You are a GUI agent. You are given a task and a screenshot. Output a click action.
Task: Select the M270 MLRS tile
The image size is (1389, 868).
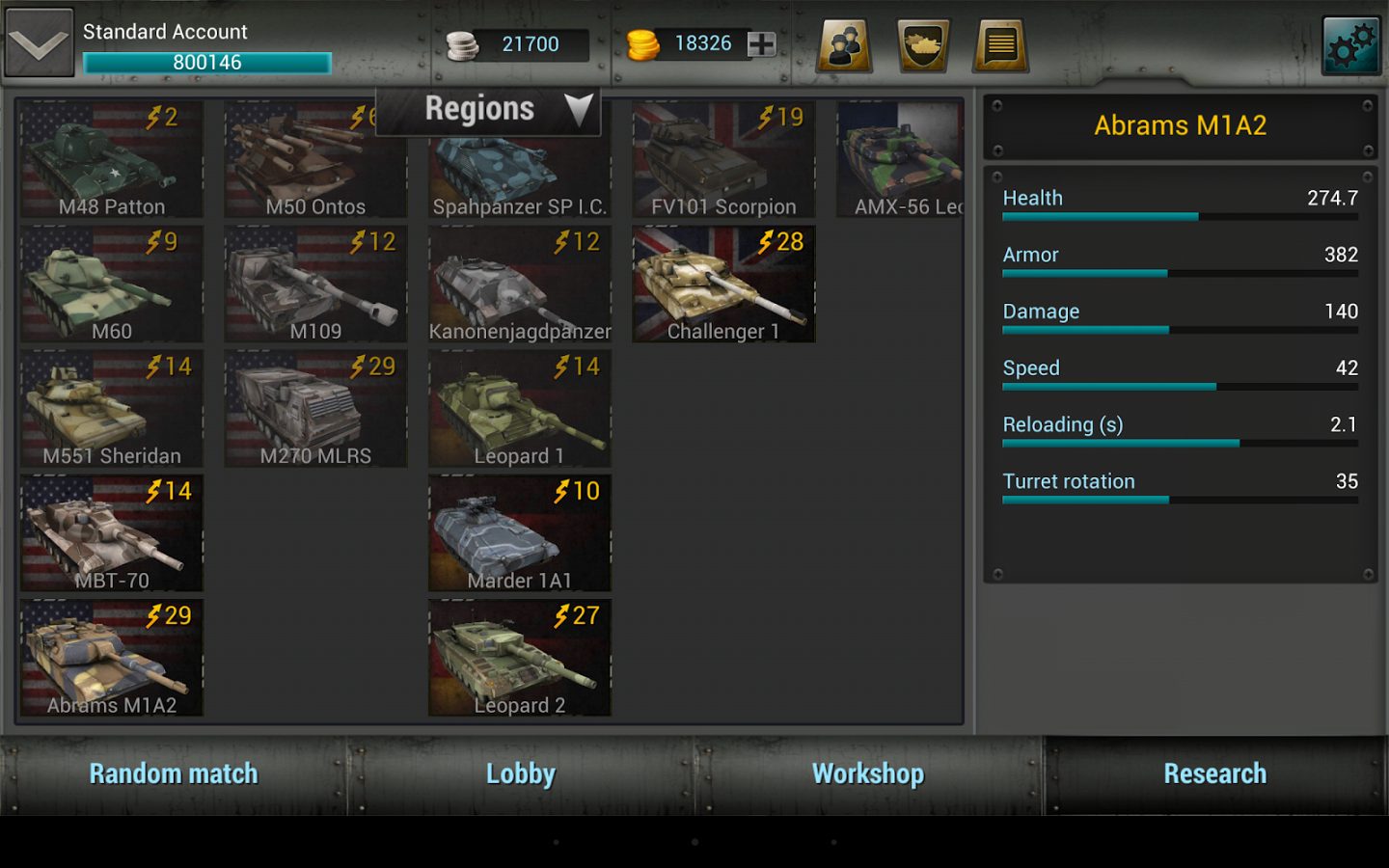315,409
